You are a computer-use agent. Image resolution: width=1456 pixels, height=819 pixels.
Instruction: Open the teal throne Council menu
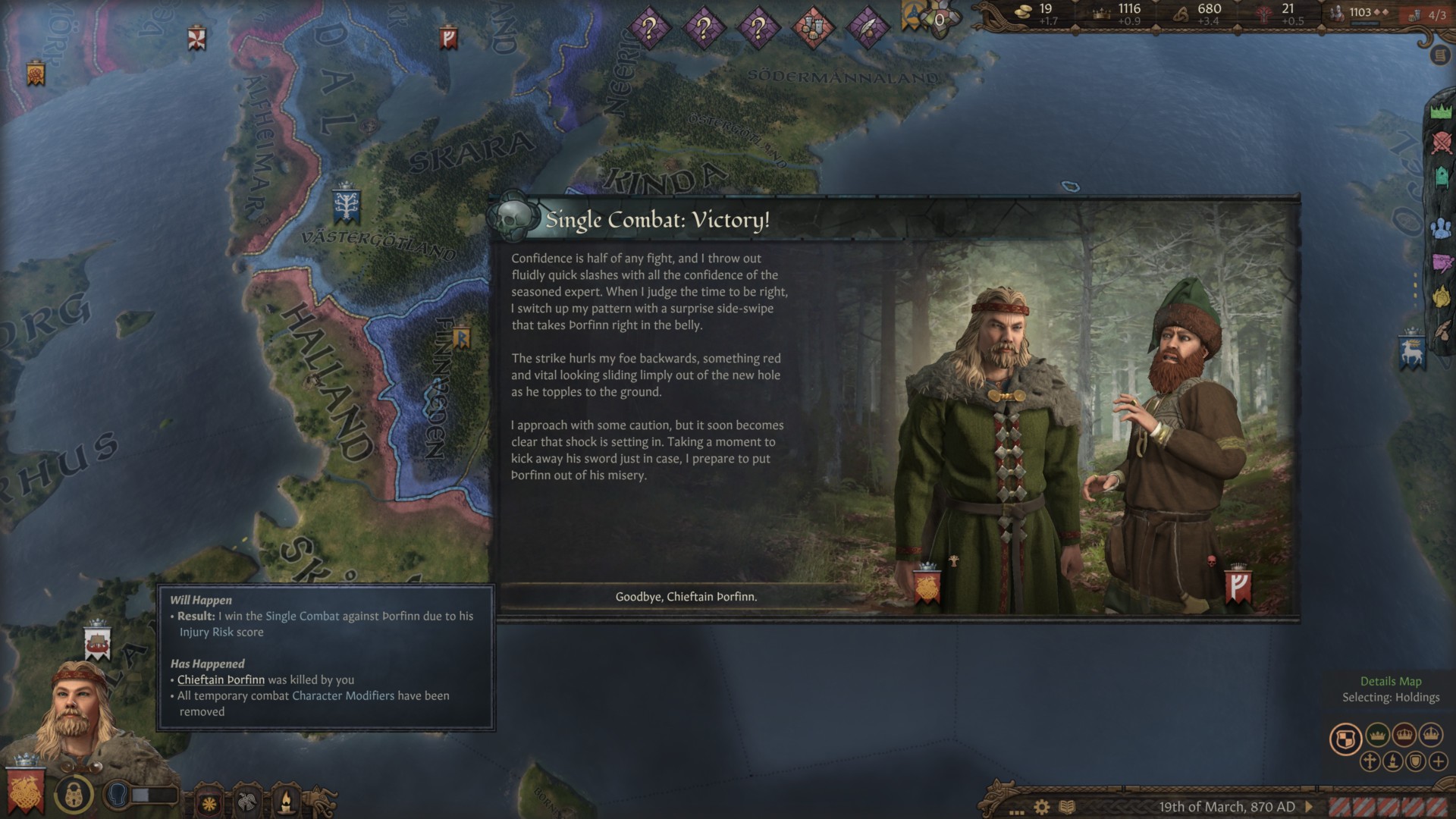[x=1442, y=177]
